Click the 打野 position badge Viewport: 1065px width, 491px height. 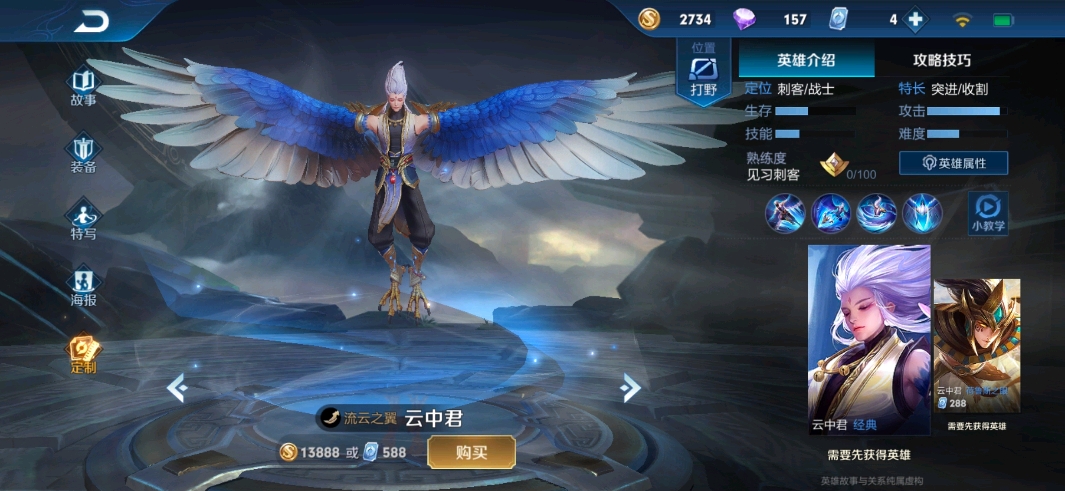click(704, 72)
